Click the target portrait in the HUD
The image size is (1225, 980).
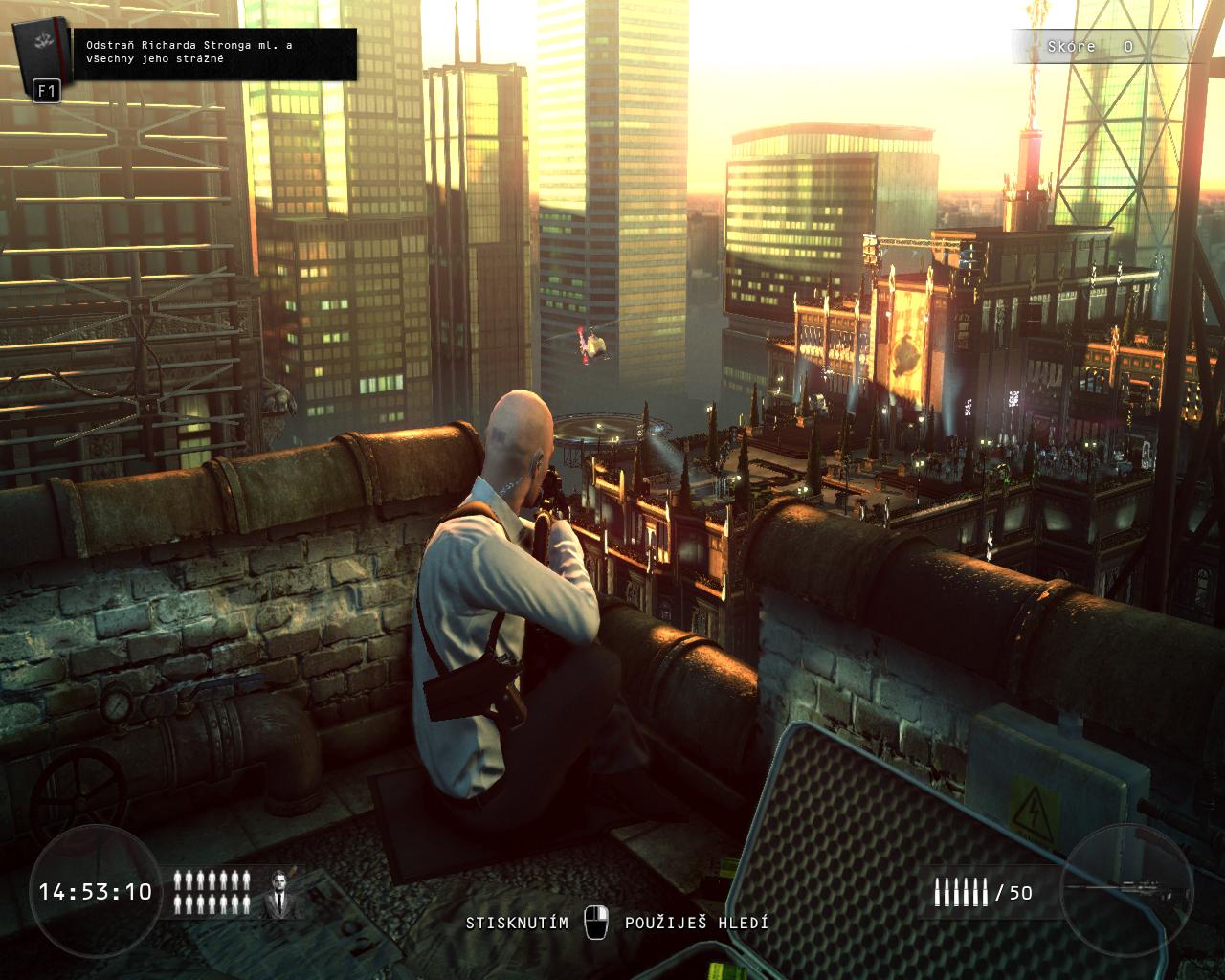pos(281,893)
